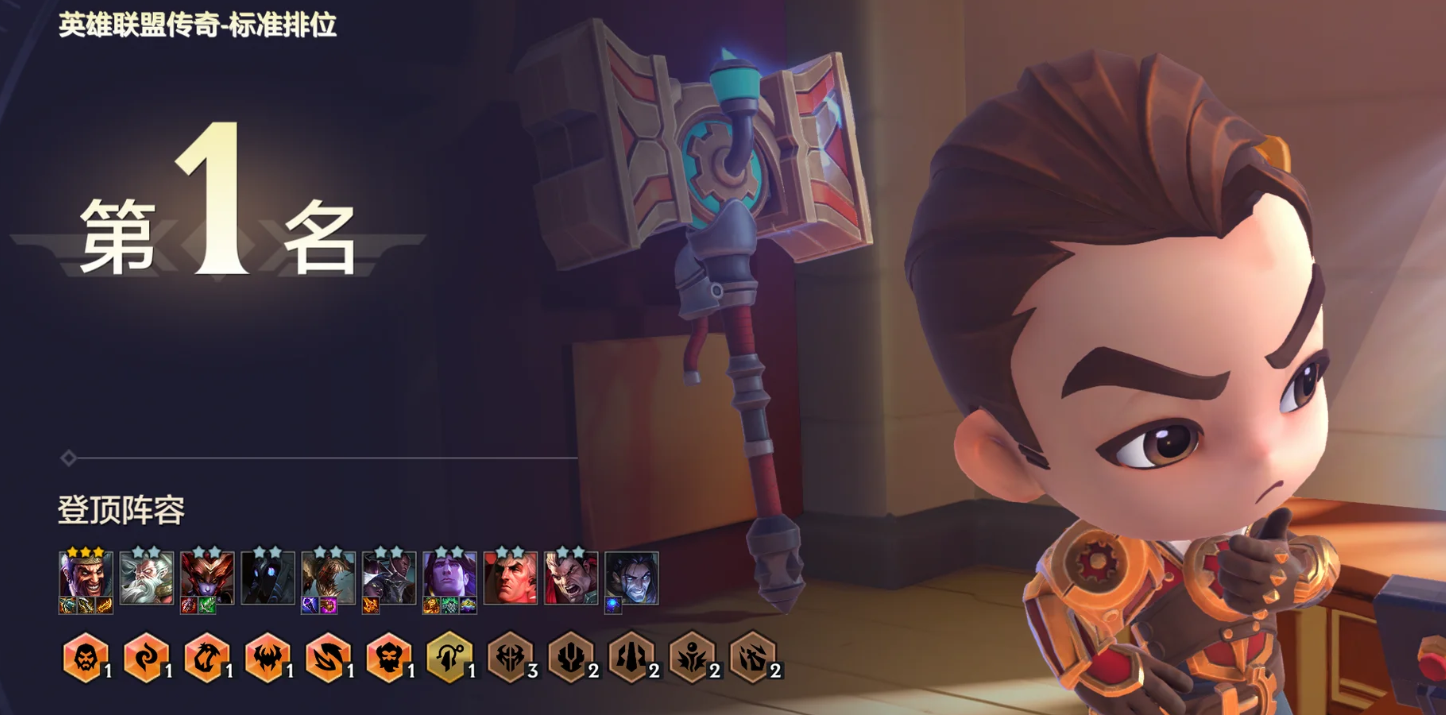The width and height of the screenshot is (1446, 715).
Task: Inspect the orange swirl trait icon
Action: [x=145, y=657]
